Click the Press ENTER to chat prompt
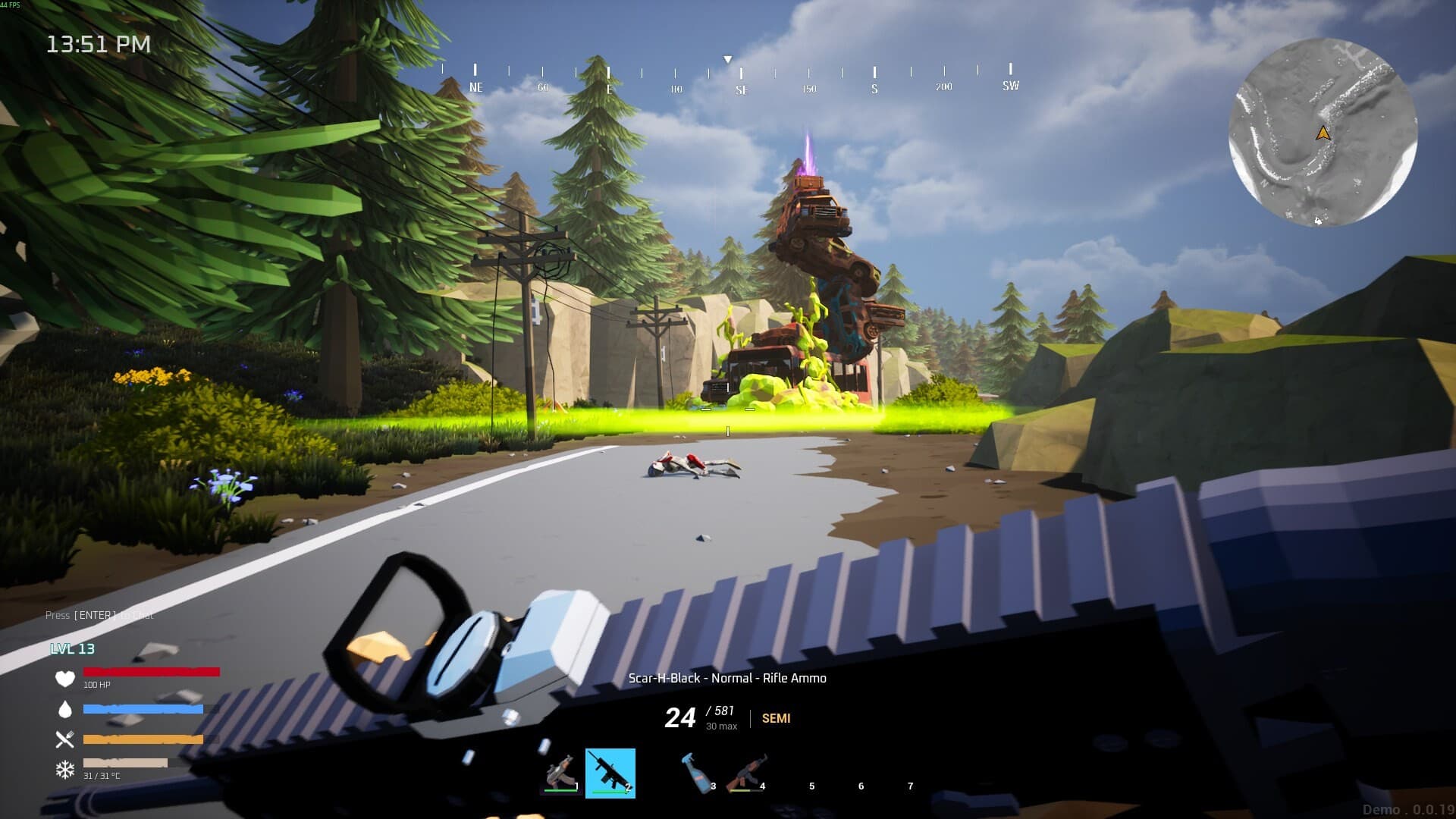The height and width of the screenshot is (819, 1456). [x=100, y=615]
